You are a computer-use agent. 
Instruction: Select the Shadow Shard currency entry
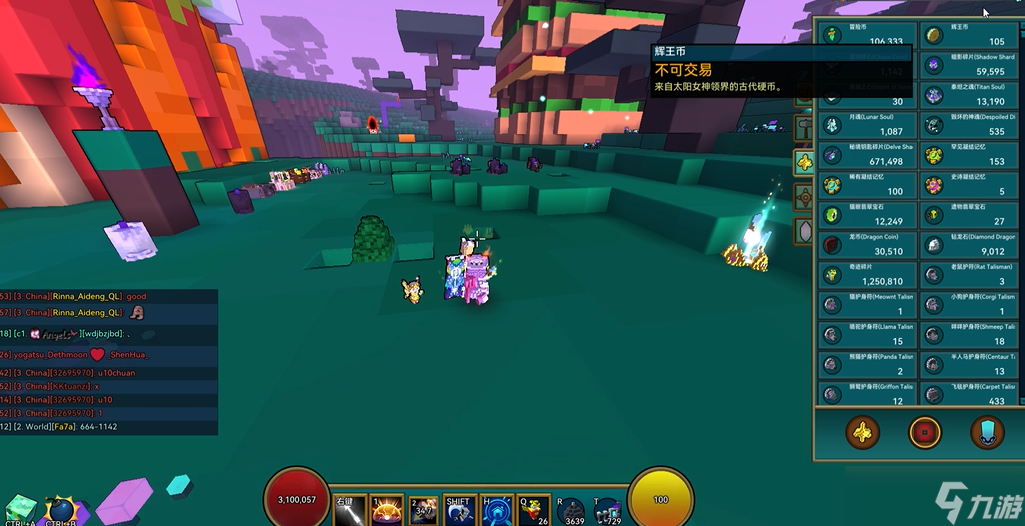pos(968,65)
